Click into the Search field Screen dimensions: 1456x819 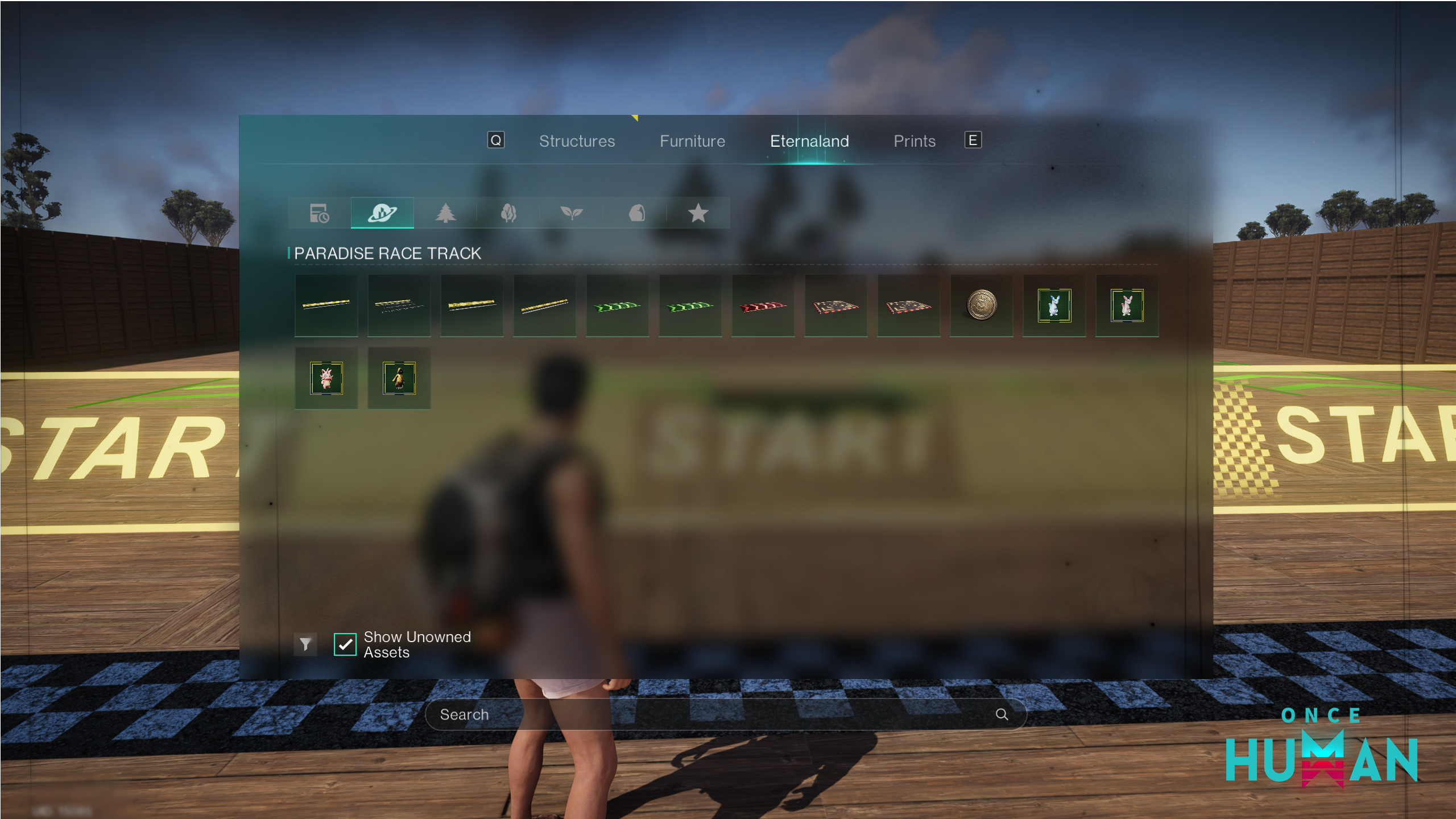(711, 714)
